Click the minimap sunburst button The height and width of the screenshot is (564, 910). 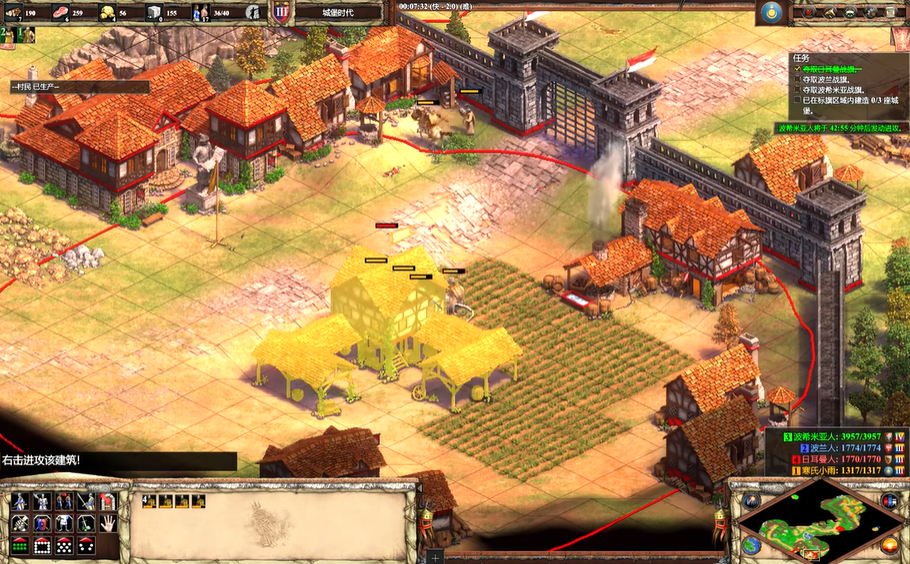coord(889,545)
